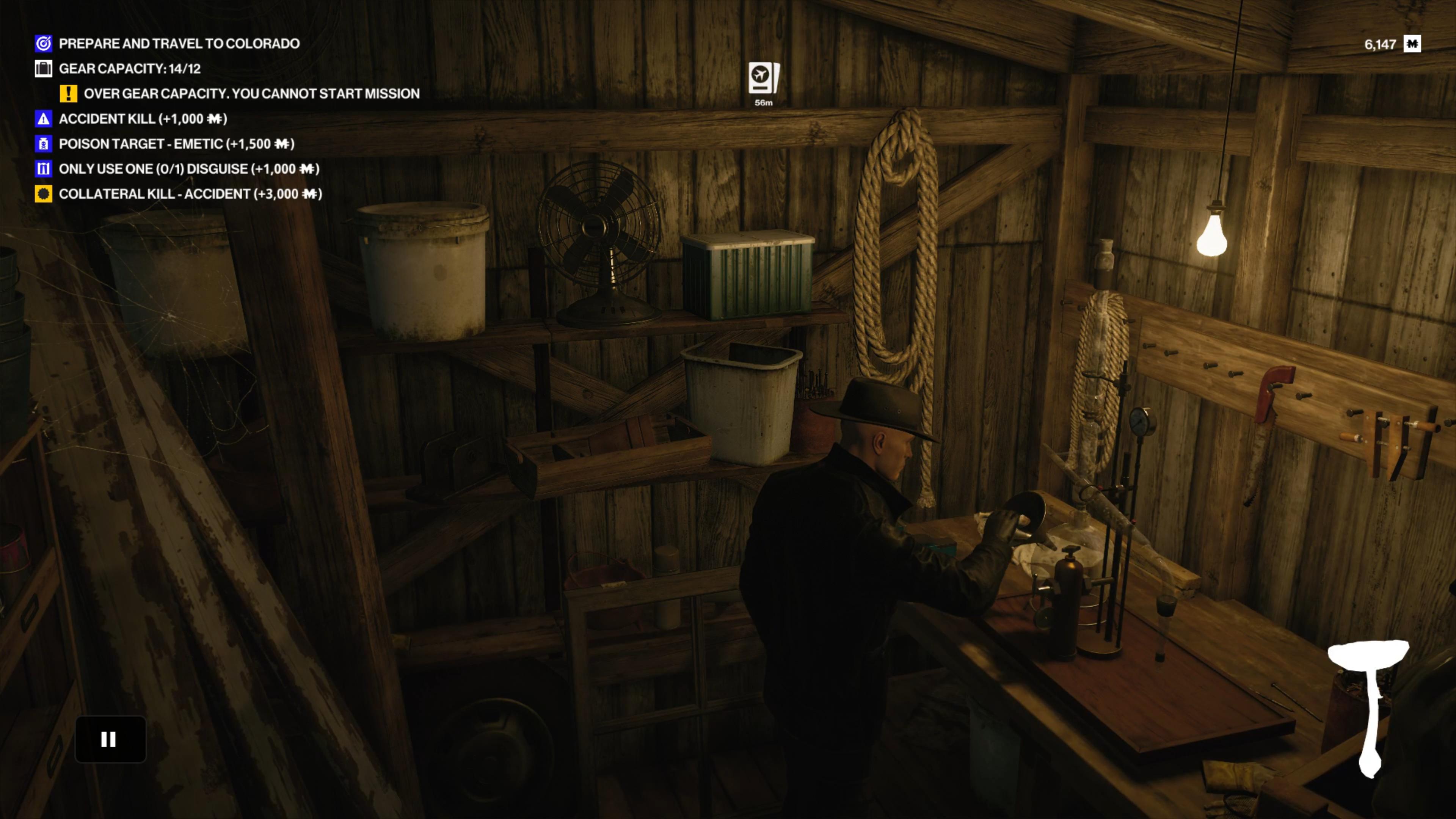
Task: Open the Gear Capacity suitcase icon
Action: (44, 68)
